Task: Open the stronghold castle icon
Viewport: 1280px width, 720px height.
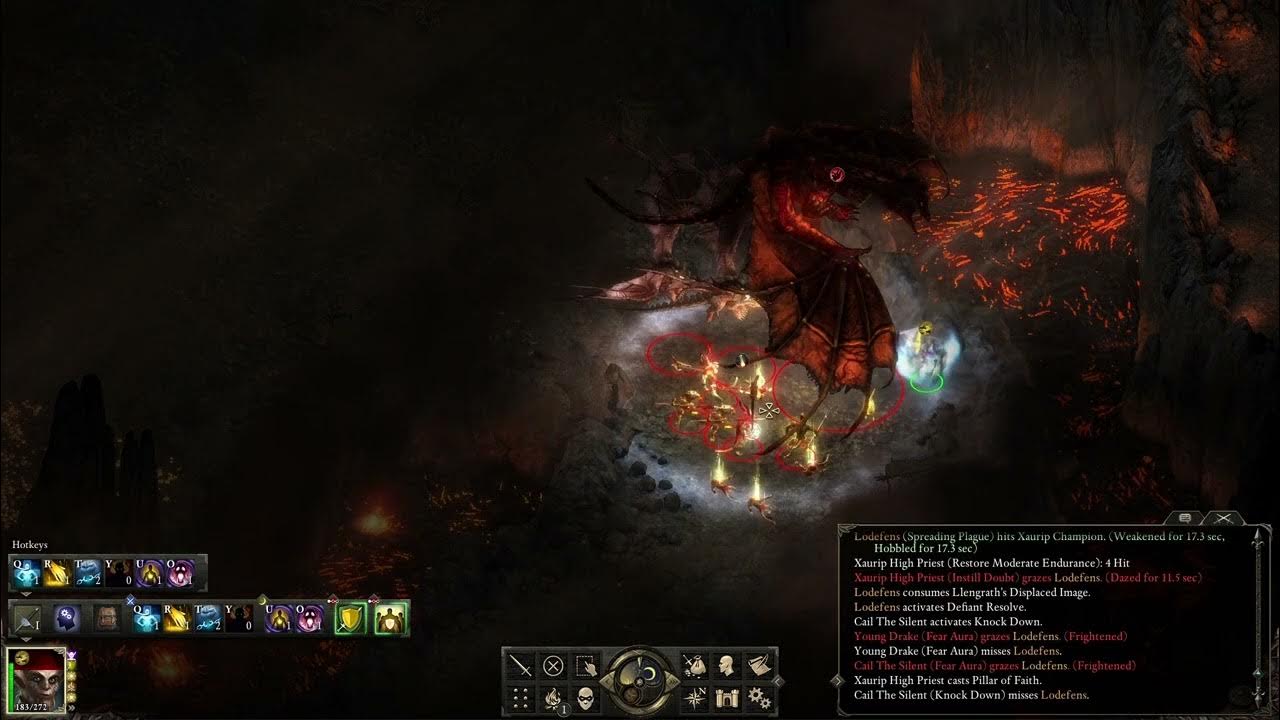Action: pos(727,697)
